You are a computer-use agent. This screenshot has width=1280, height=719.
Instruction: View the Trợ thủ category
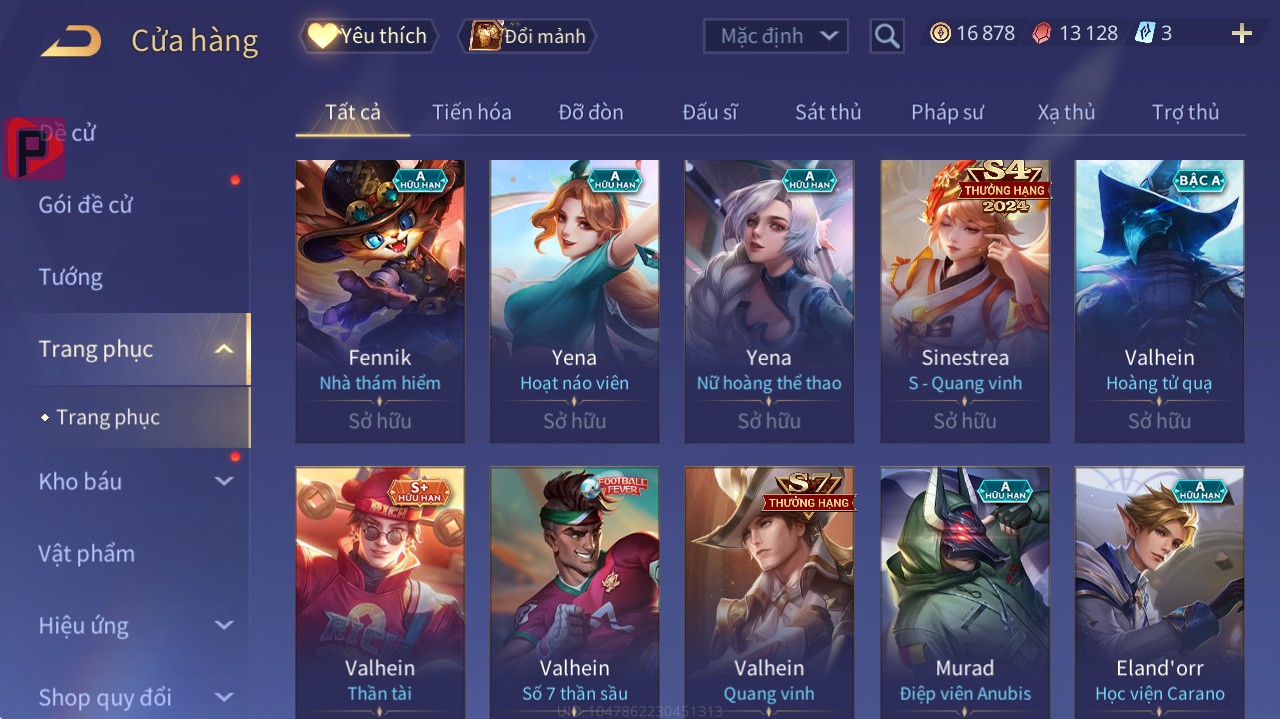click(x=1185, y=112)
